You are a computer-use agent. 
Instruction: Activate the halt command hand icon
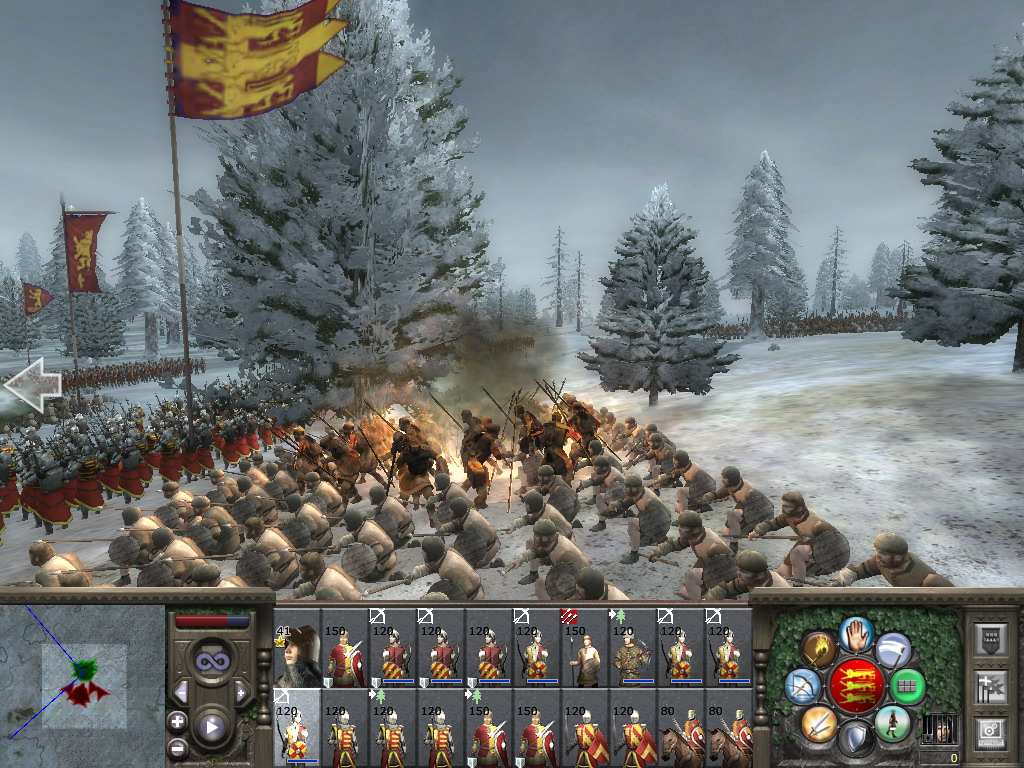(x=856, y=633)
